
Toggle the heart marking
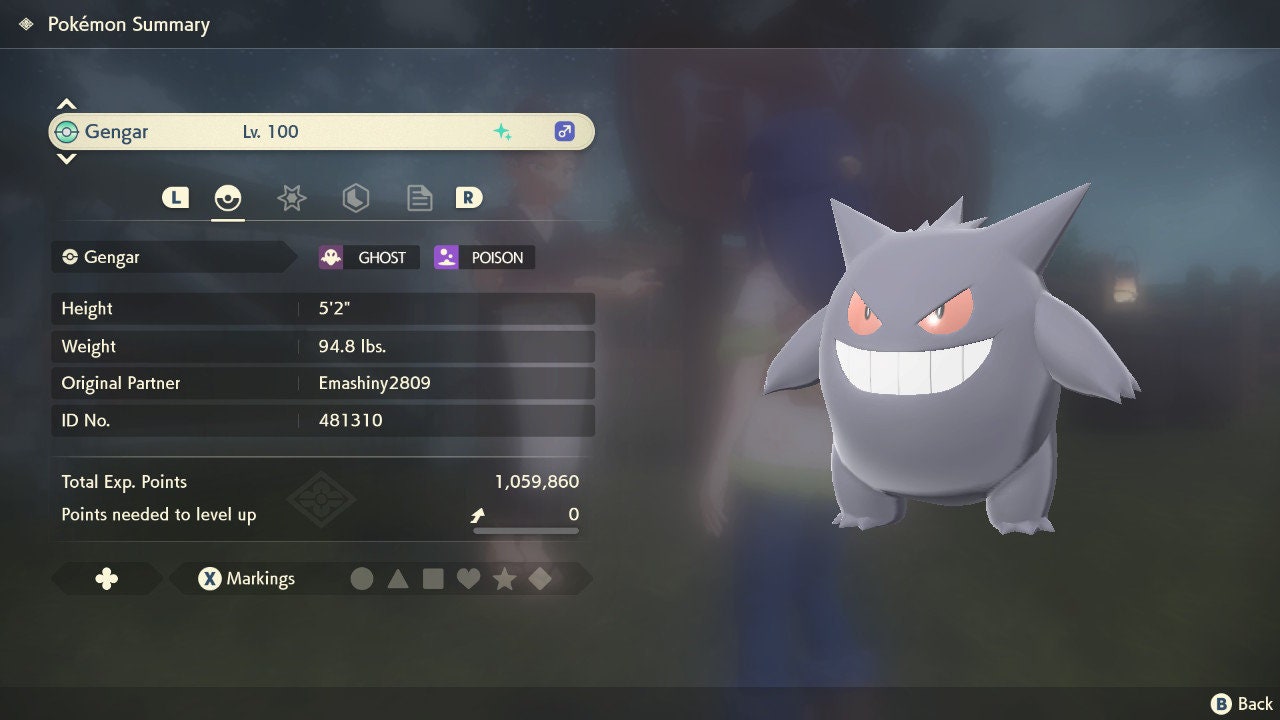pyautogui.click(x=468, y=579)
